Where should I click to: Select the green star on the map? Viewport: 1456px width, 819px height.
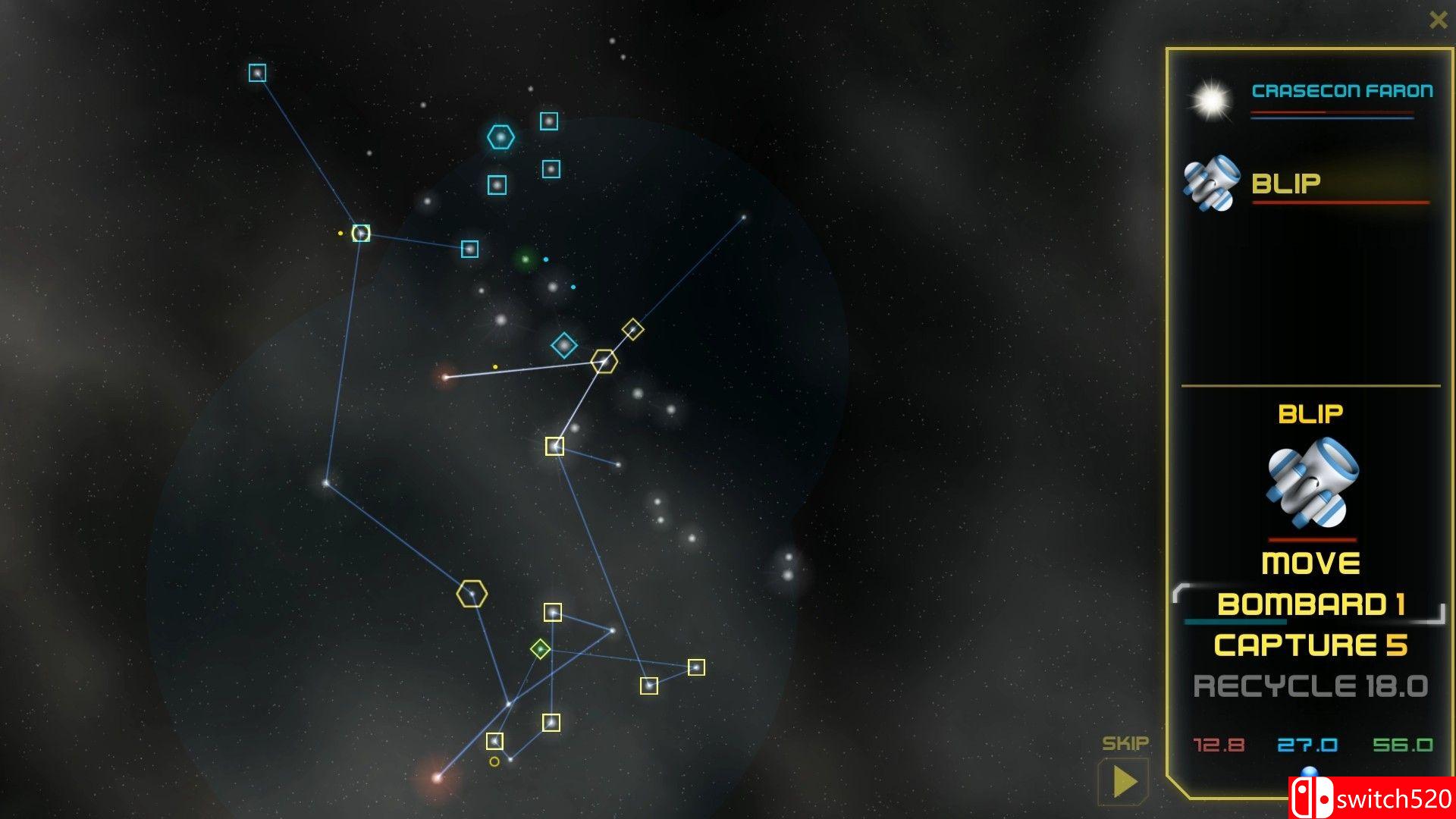tap(523, 259)
